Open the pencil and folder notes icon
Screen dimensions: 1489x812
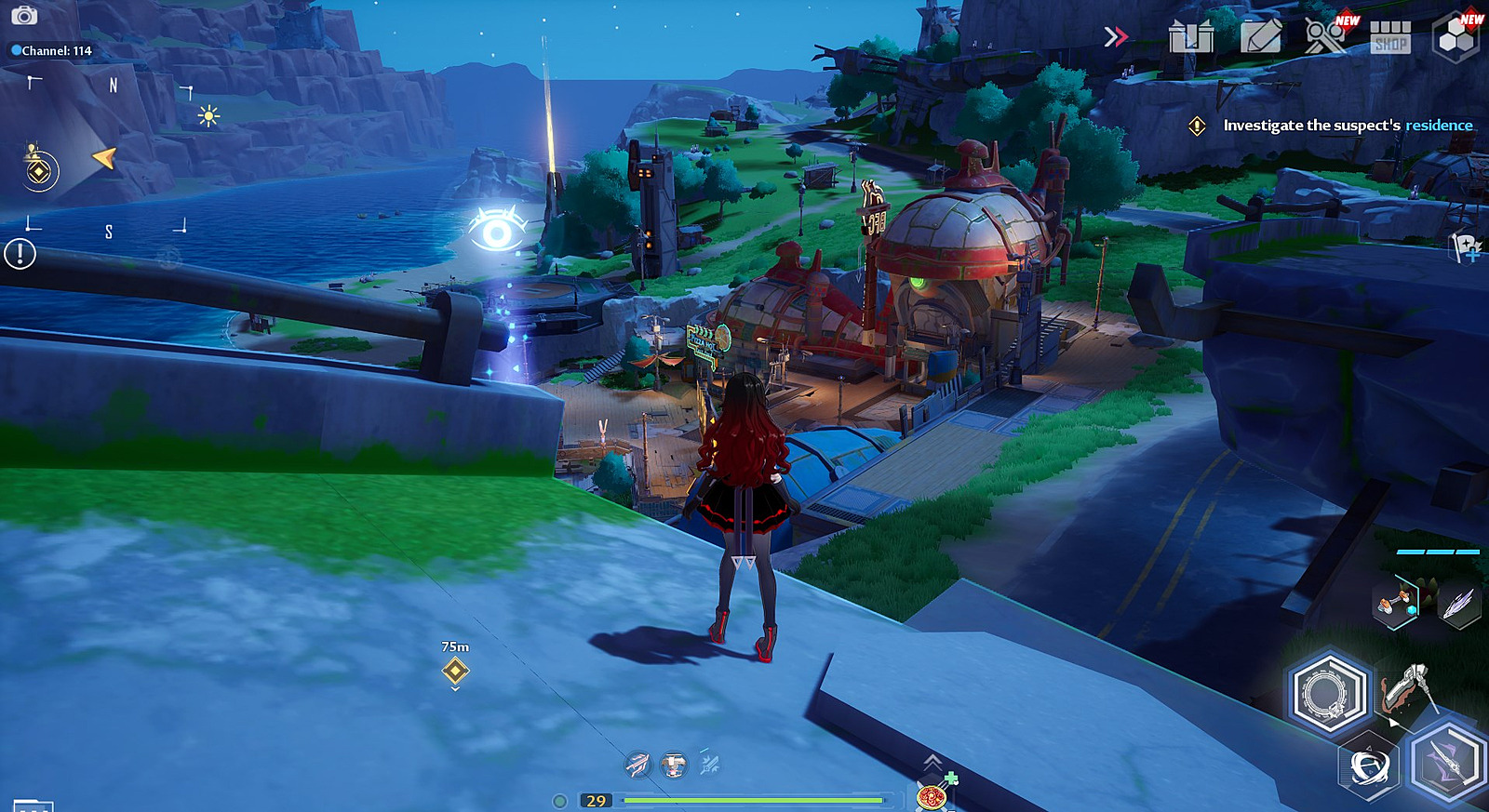[x=1261, y=36]
